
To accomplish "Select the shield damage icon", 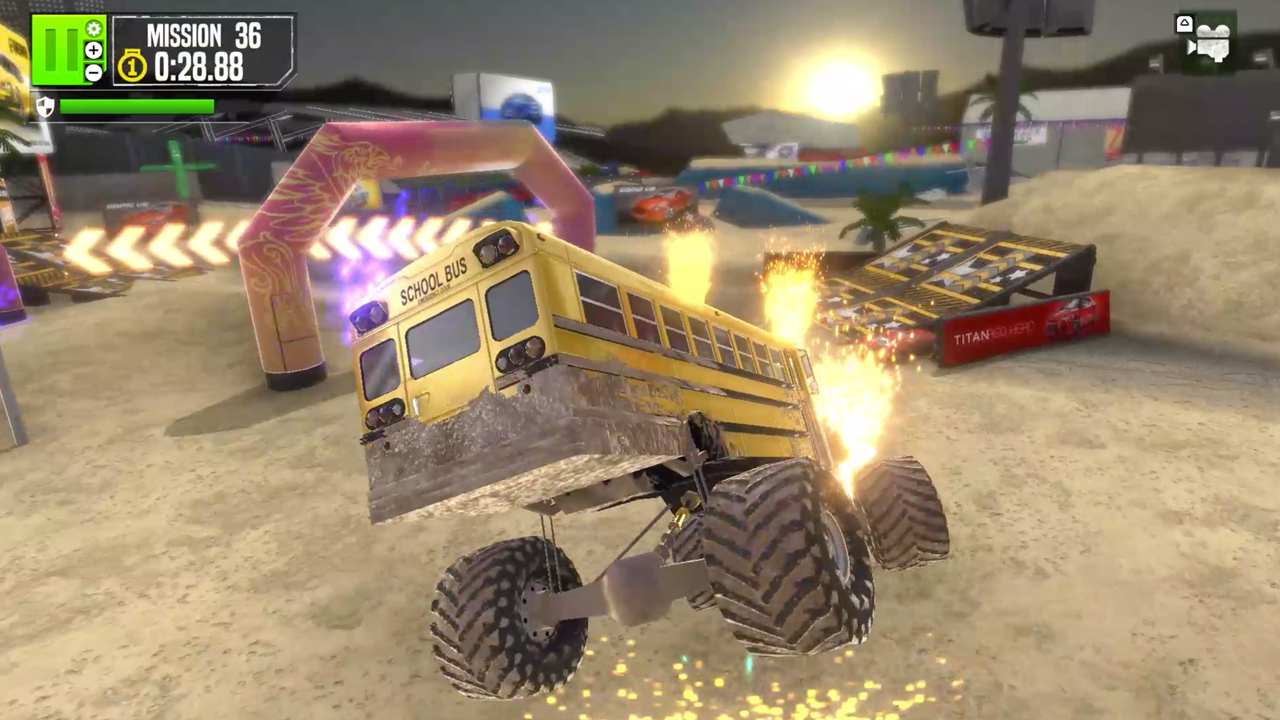I will point(47,107).
